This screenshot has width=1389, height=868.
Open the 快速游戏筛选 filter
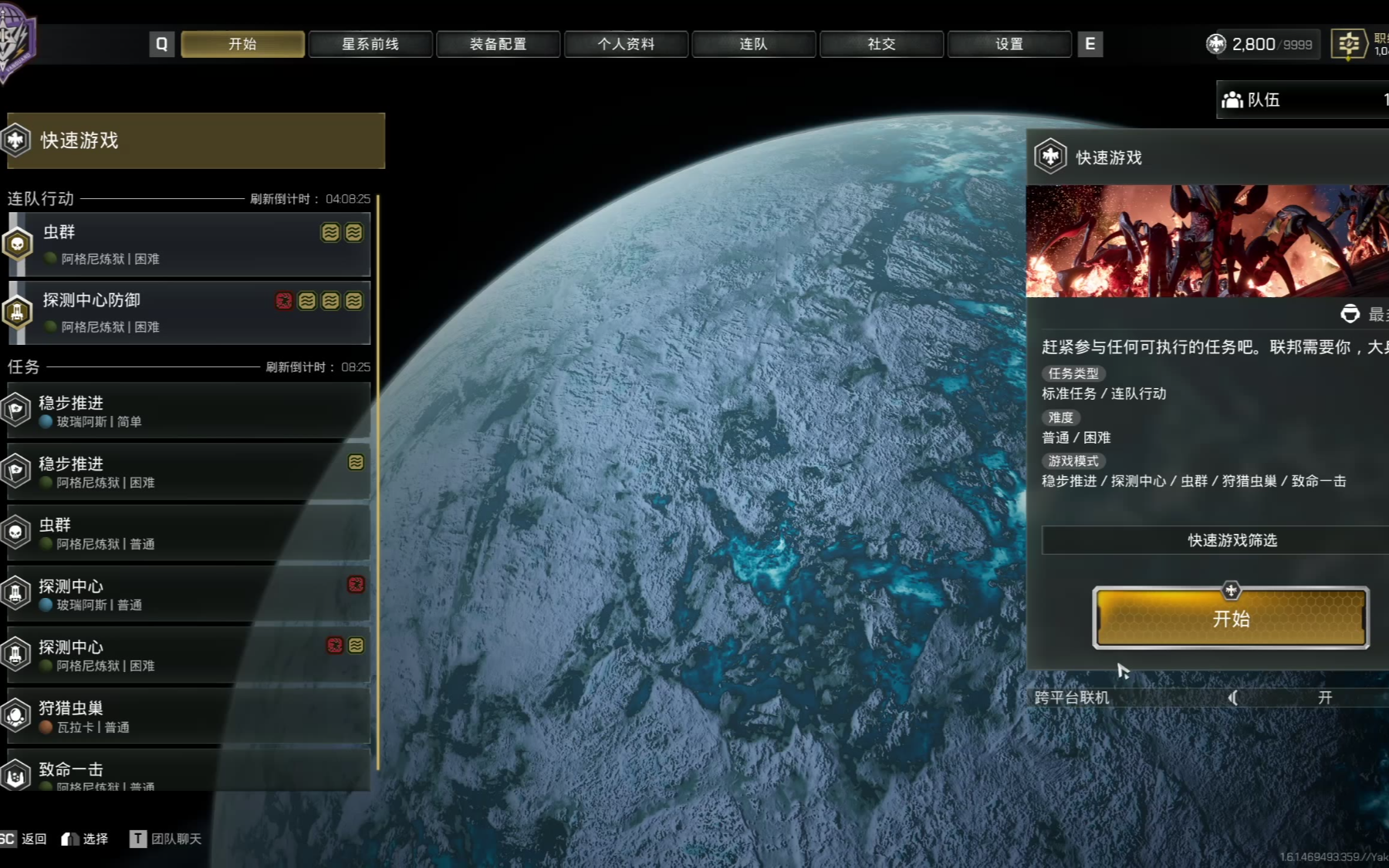pyautogui.click(x=1232, y=540)
